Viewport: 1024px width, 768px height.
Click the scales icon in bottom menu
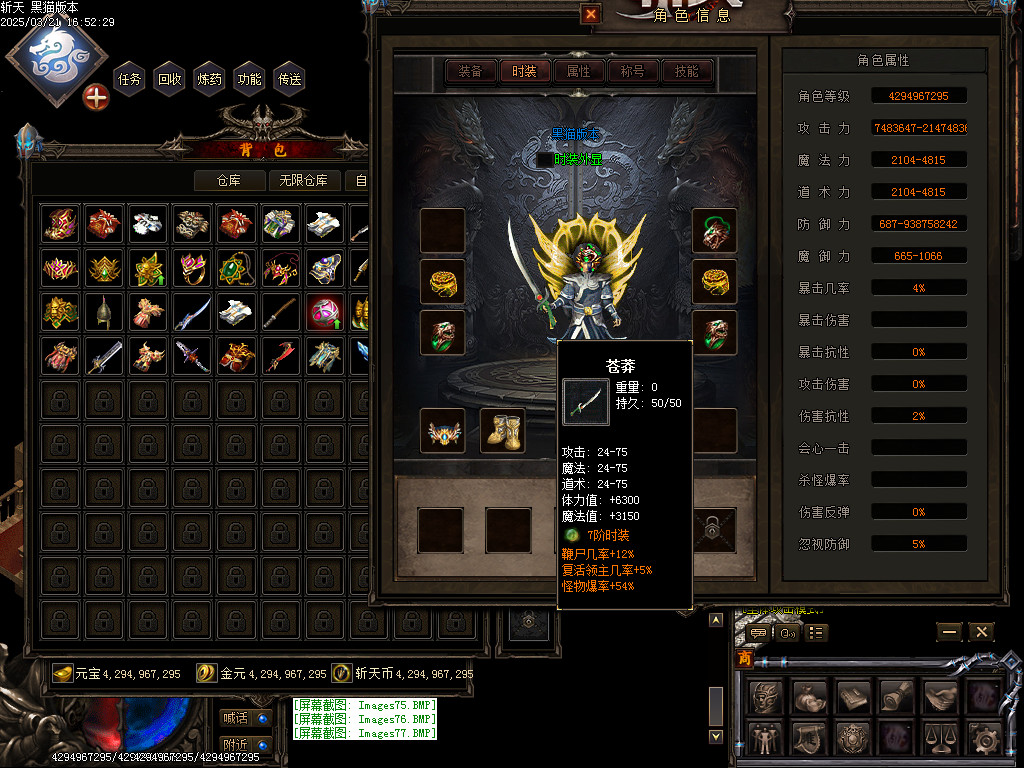pos(939,739)
